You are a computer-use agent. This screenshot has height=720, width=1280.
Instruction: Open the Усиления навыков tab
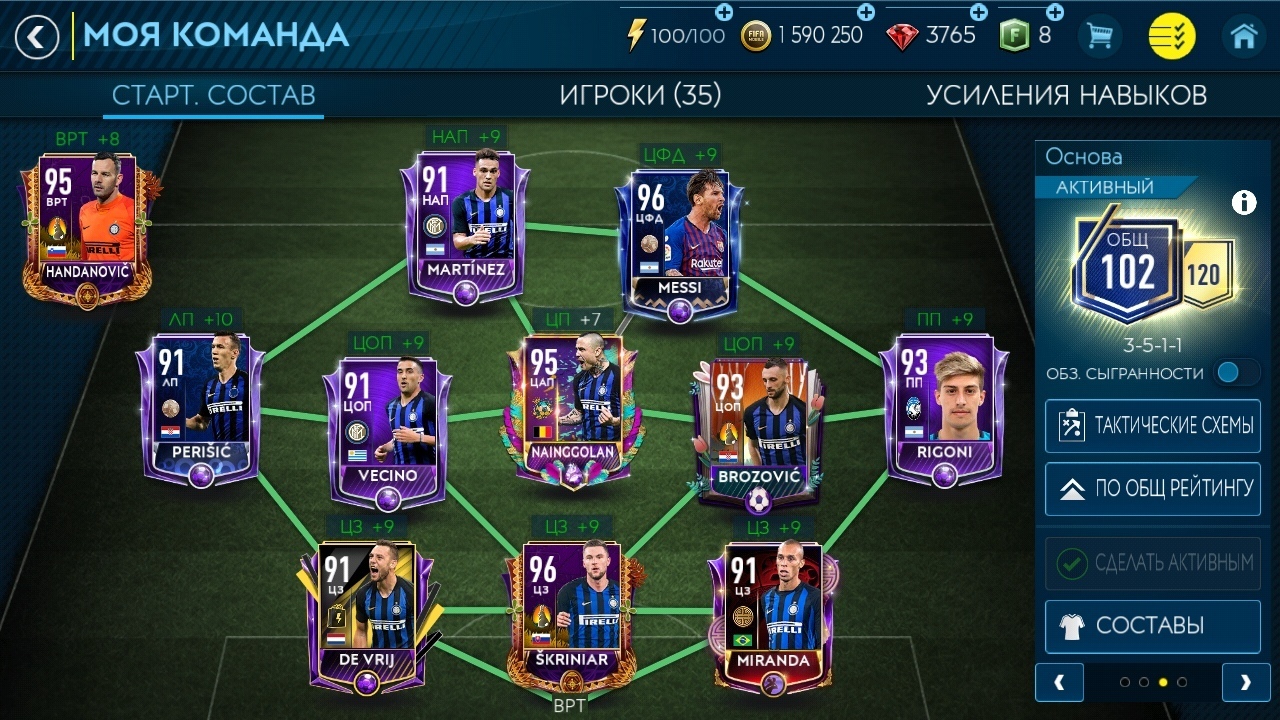pos(1066,95)
